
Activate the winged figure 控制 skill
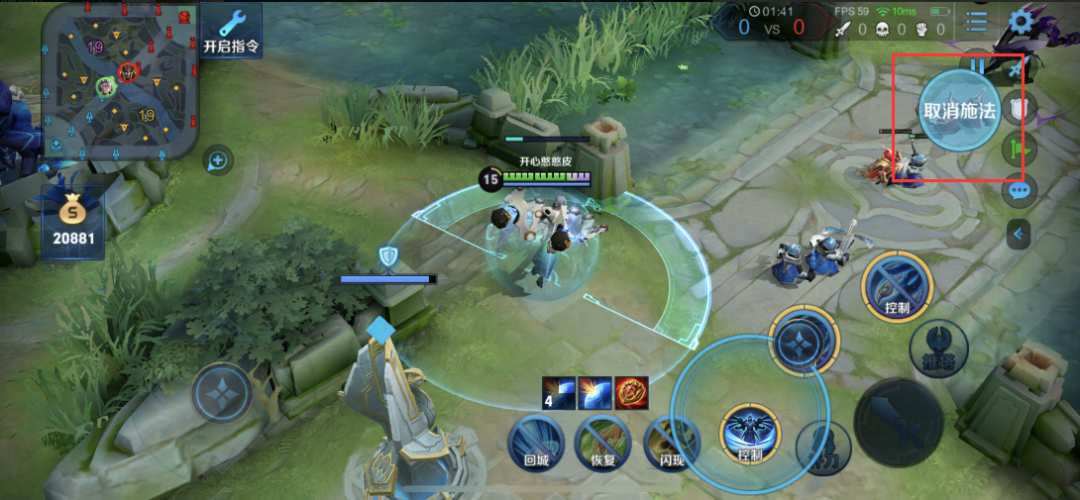tap(749, 432)
